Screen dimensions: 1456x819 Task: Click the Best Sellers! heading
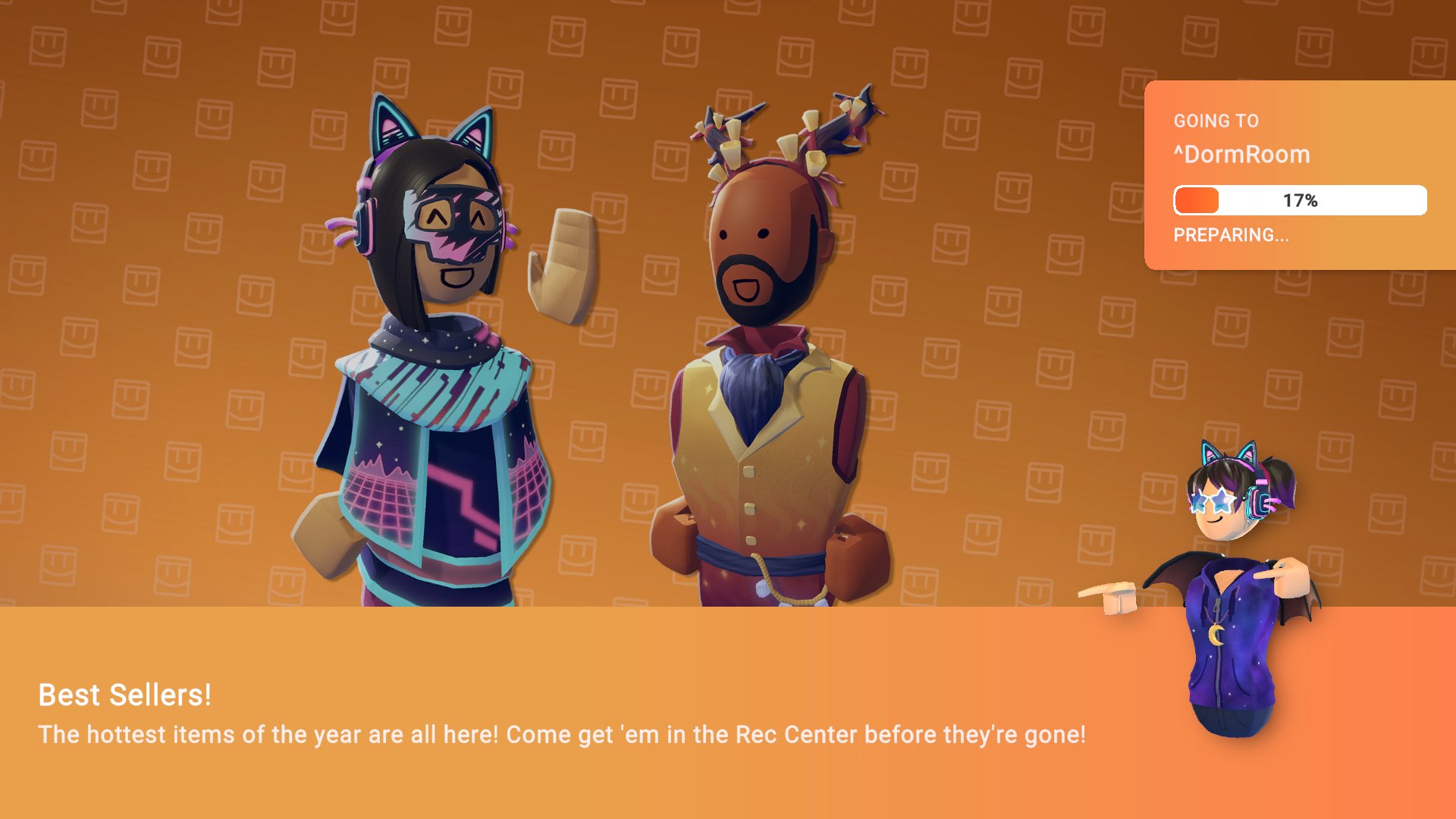pyautogui.click(x=125, y=695)
